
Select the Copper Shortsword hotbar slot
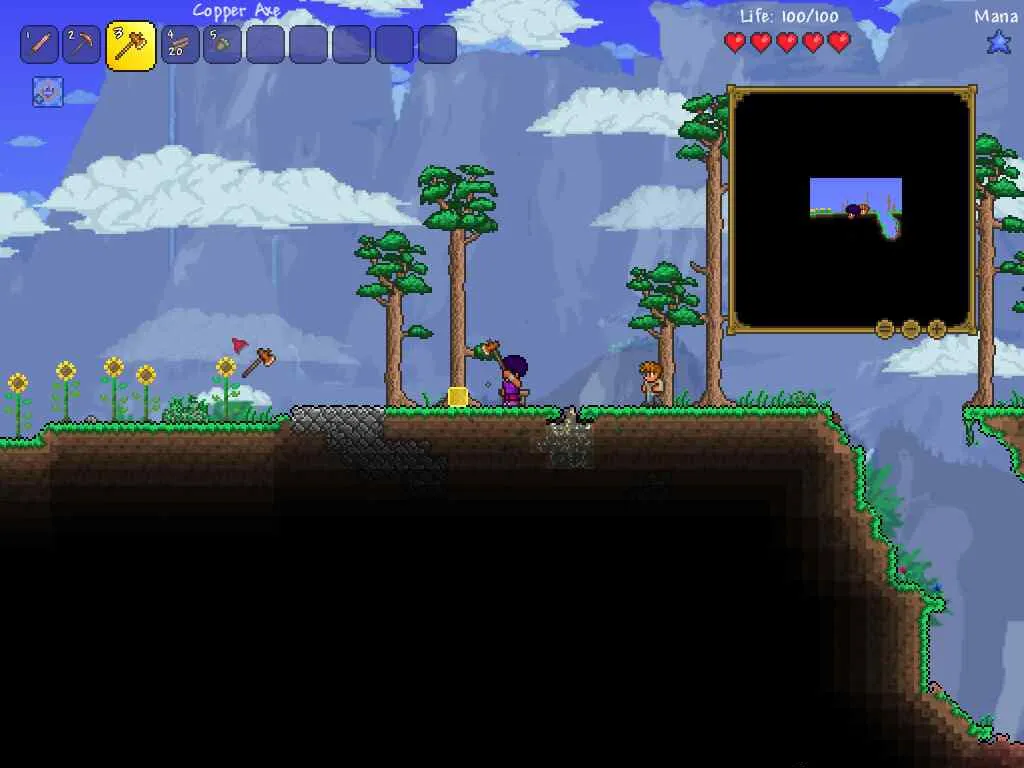39,44
